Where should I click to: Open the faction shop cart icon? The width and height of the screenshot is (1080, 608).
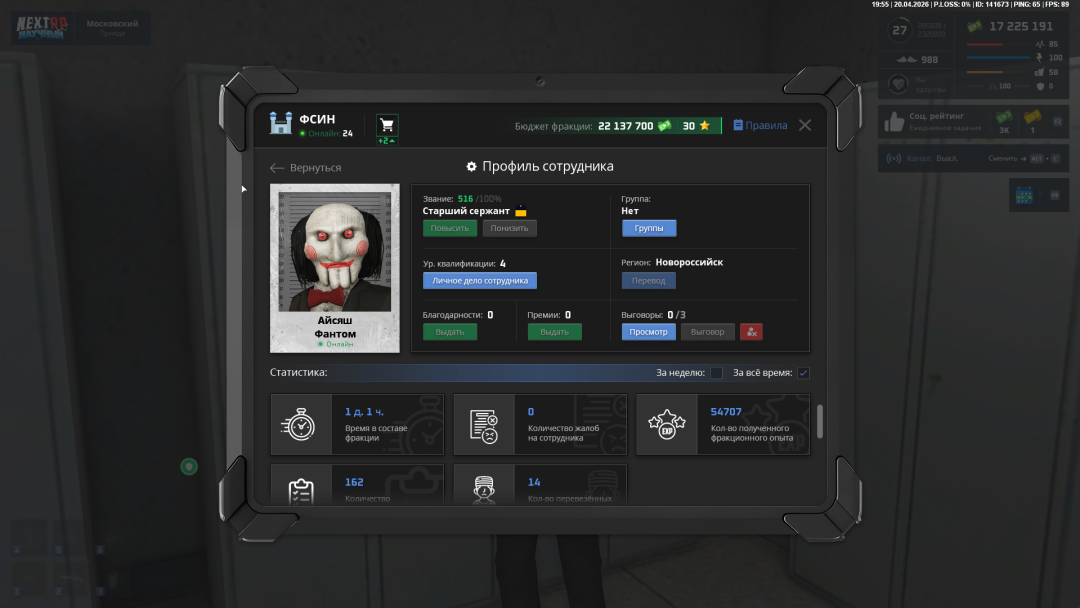(x=387, y=125)
